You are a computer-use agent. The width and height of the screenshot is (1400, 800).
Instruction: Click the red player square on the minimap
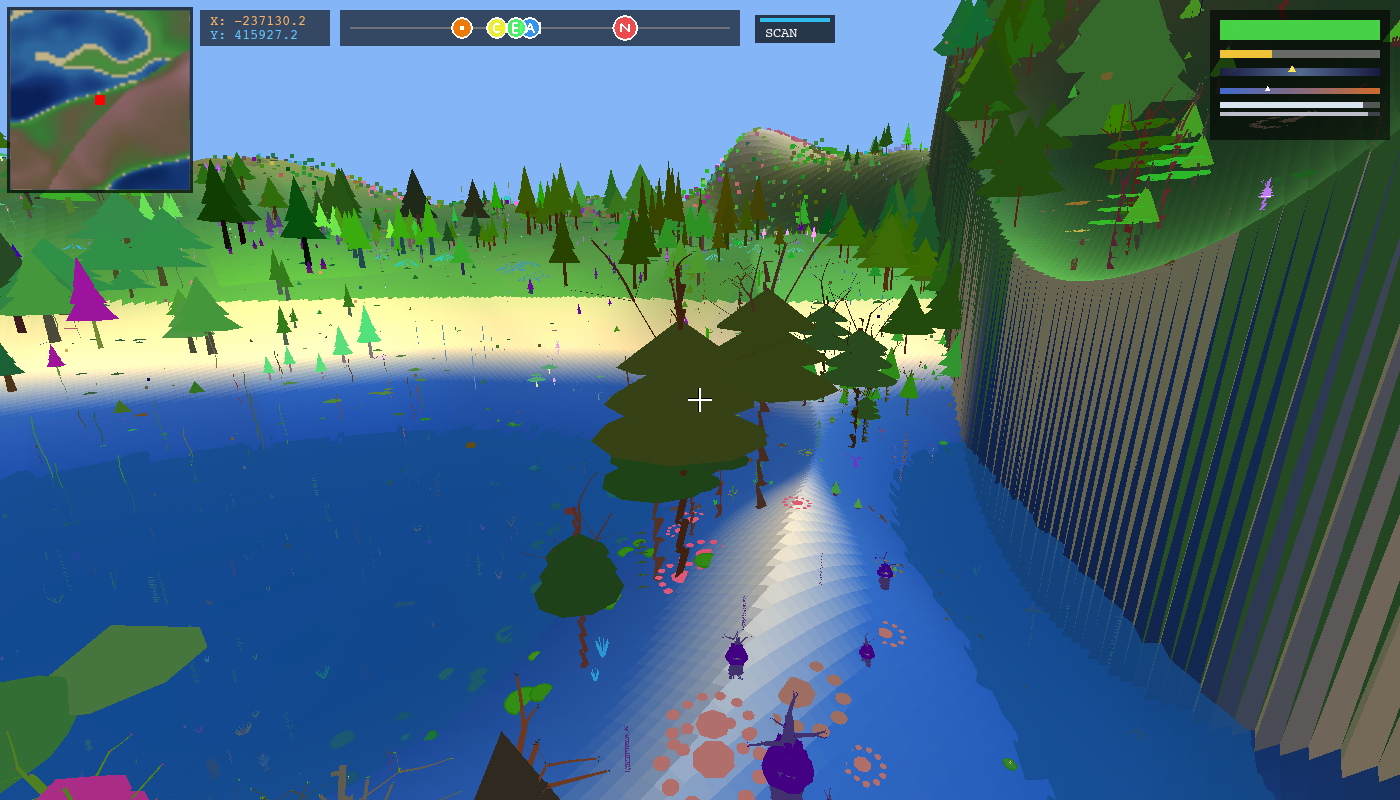[100, 100]
